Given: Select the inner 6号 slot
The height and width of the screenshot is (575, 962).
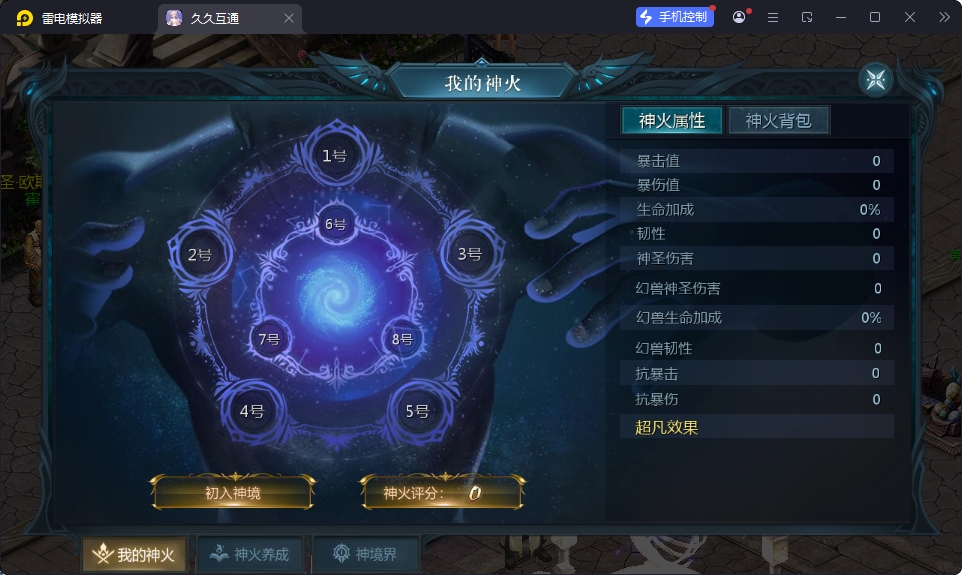Looking at the screenshot, I should click(335, 224).
